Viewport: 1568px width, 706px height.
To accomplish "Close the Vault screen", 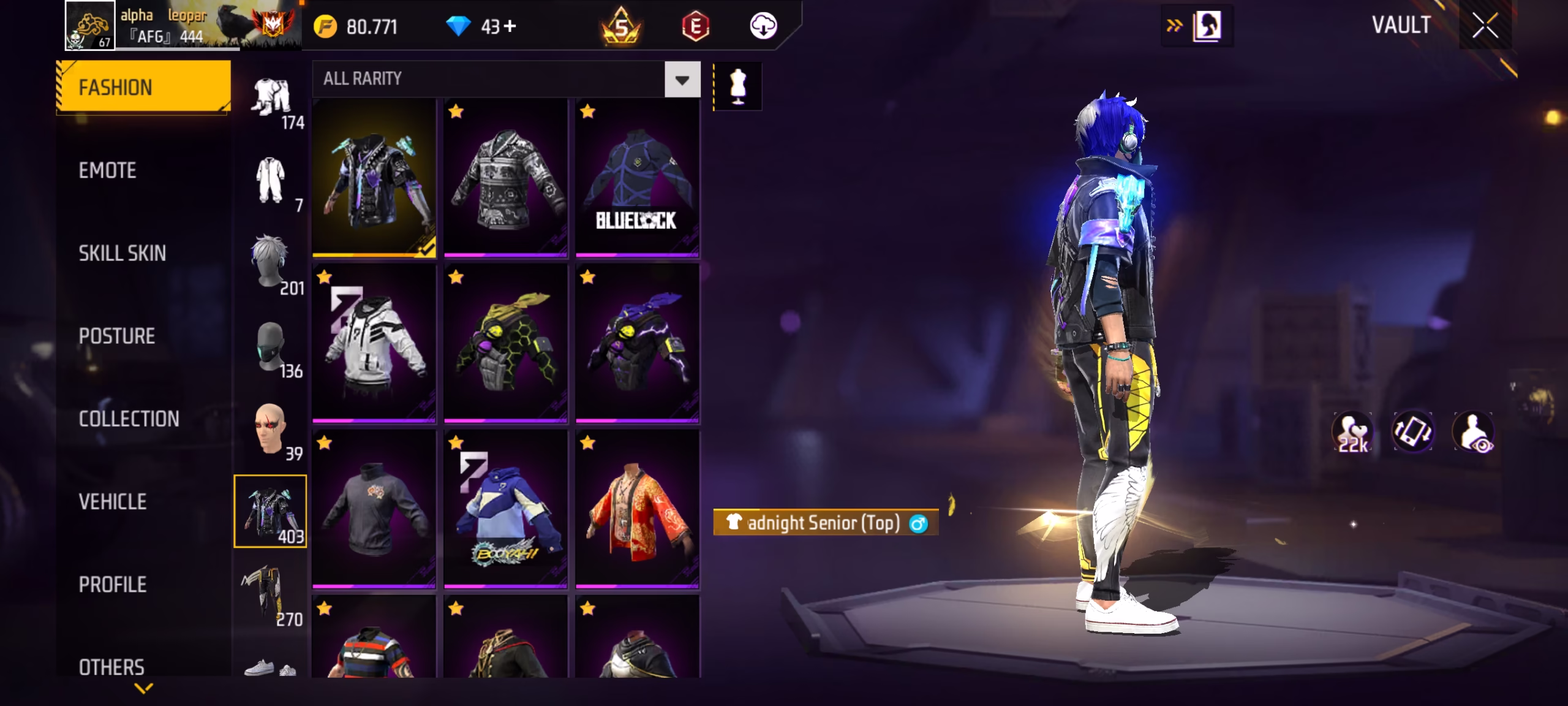I will coord(1485,26).
